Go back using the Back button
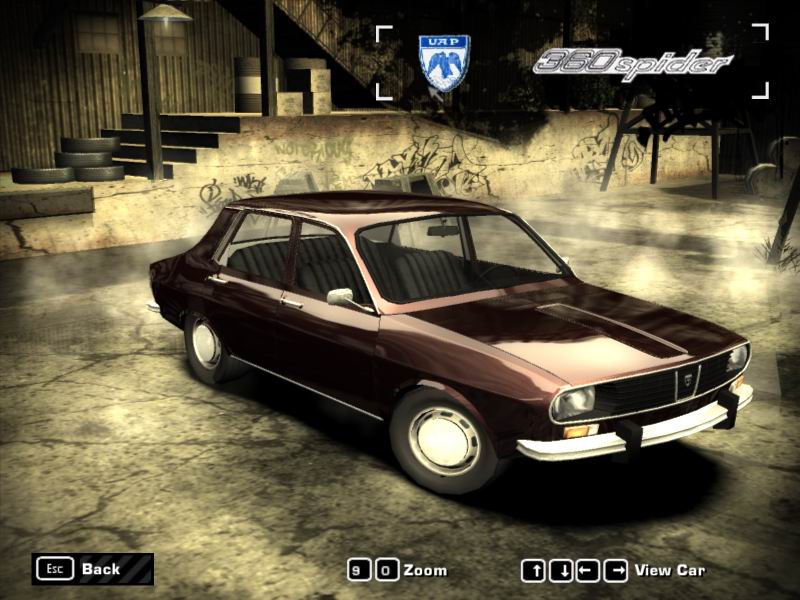The width and height of the screenshot is (800, 600). point(92,569)
